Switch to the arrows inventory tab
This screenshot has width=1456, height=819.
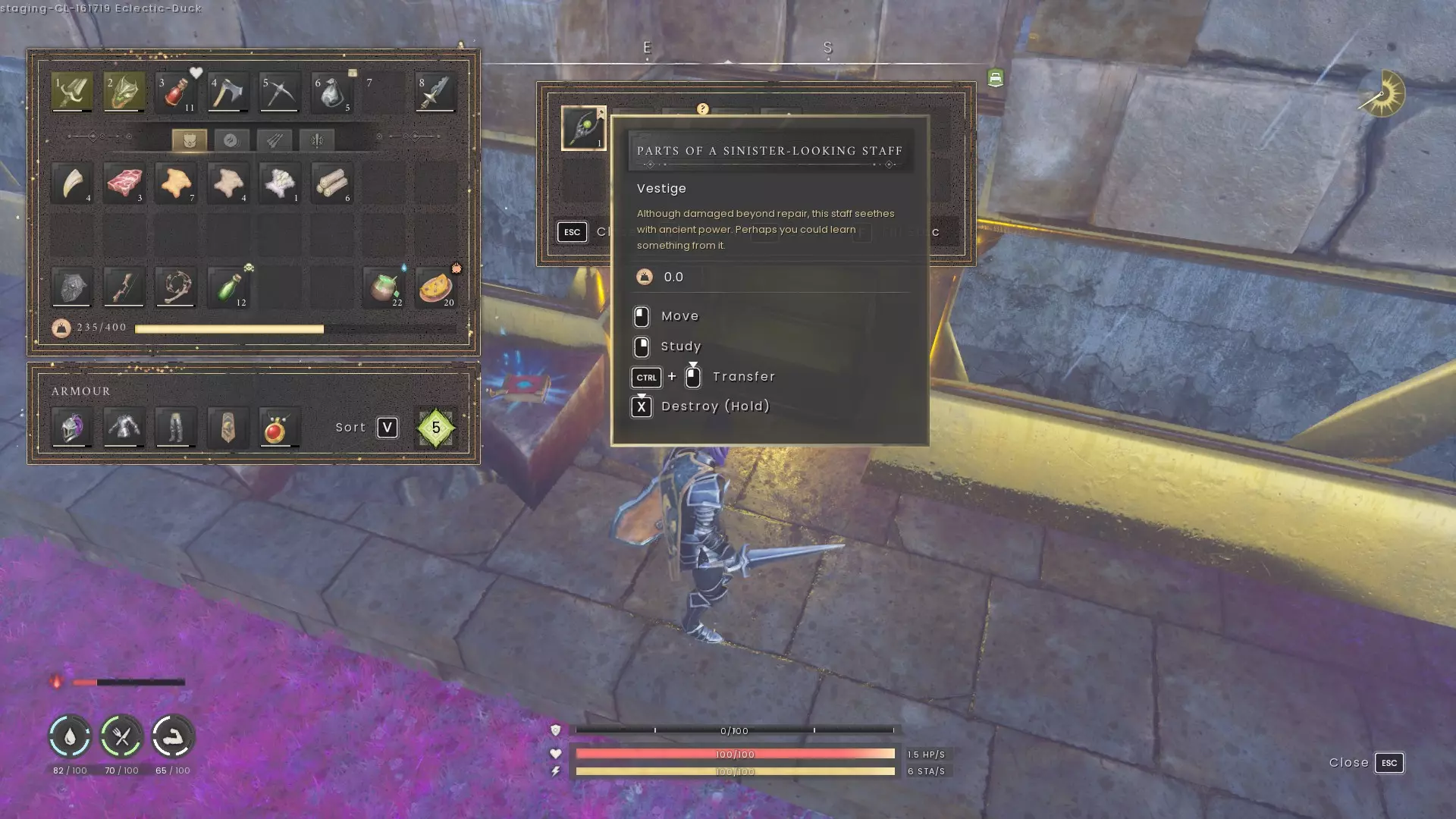[x=274, y=140]
